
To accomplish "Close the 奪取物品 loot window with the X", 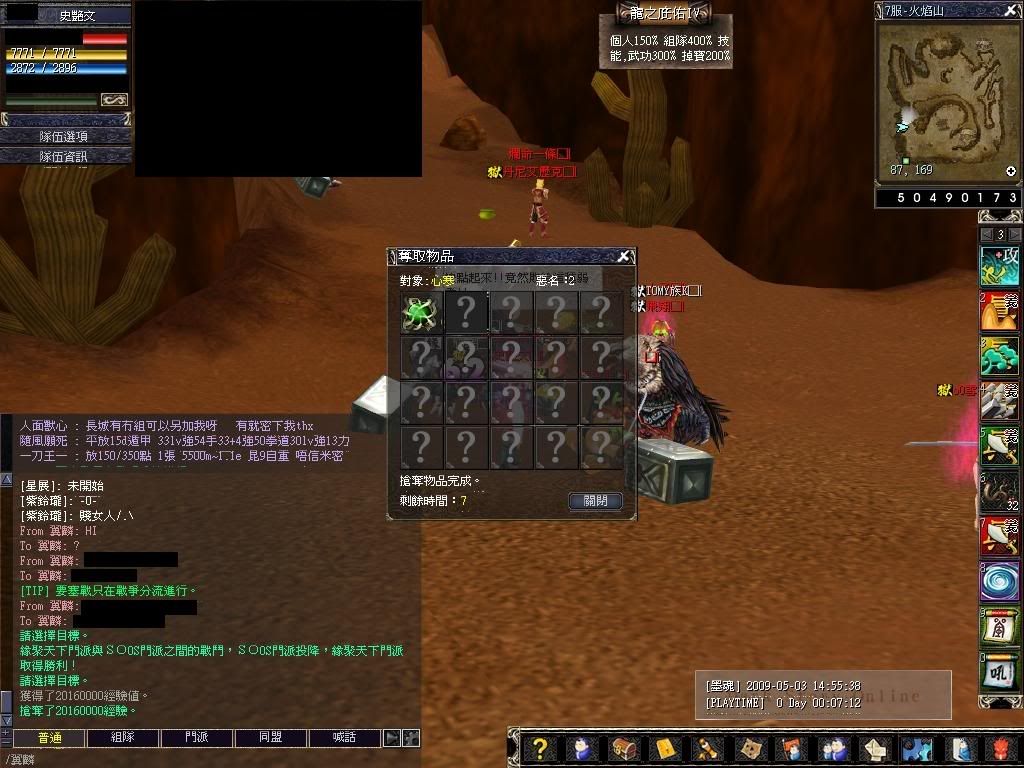I will [623, 256].
